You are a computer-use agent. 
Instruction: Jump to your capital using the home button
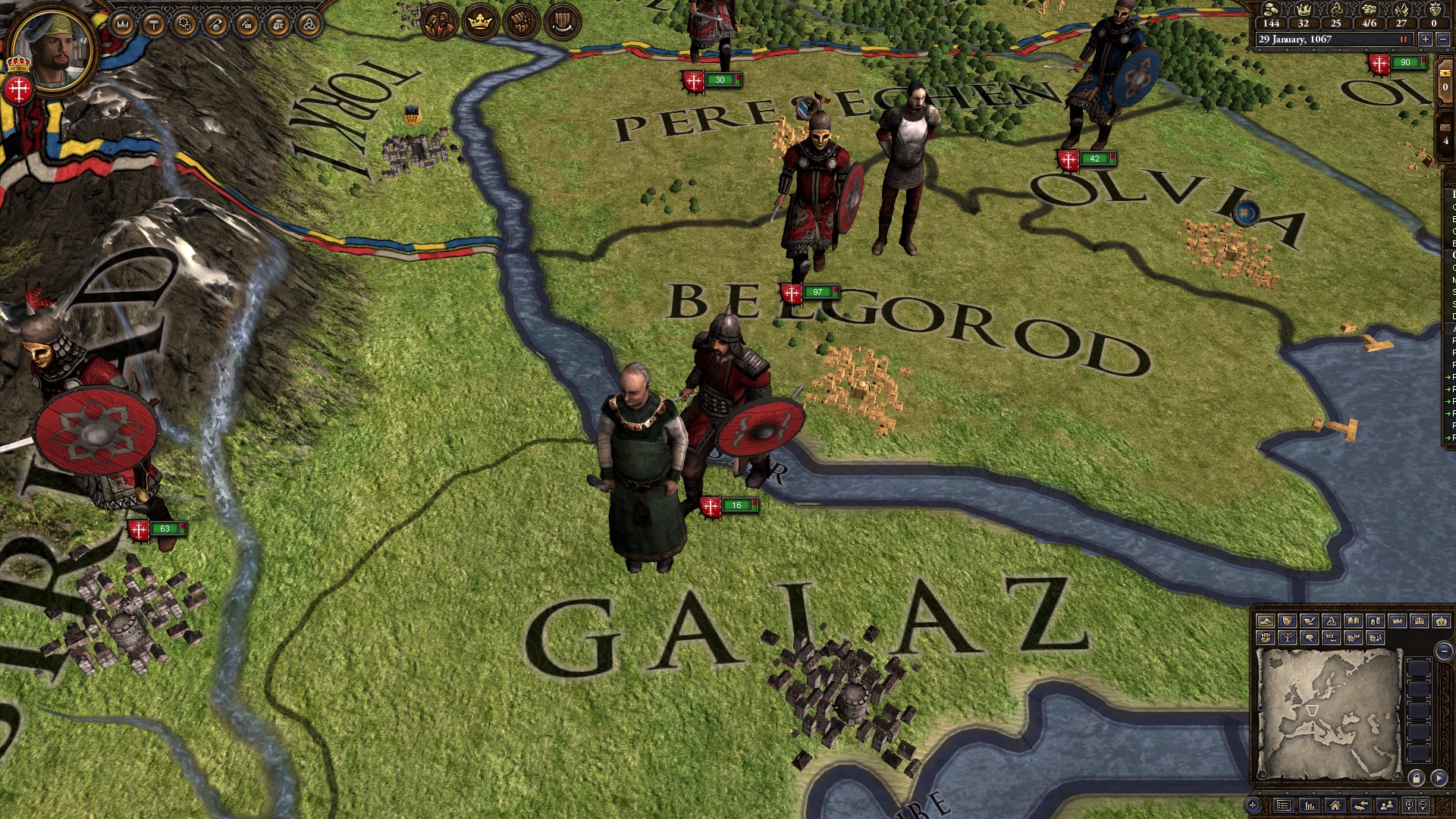pos(1336,807)
